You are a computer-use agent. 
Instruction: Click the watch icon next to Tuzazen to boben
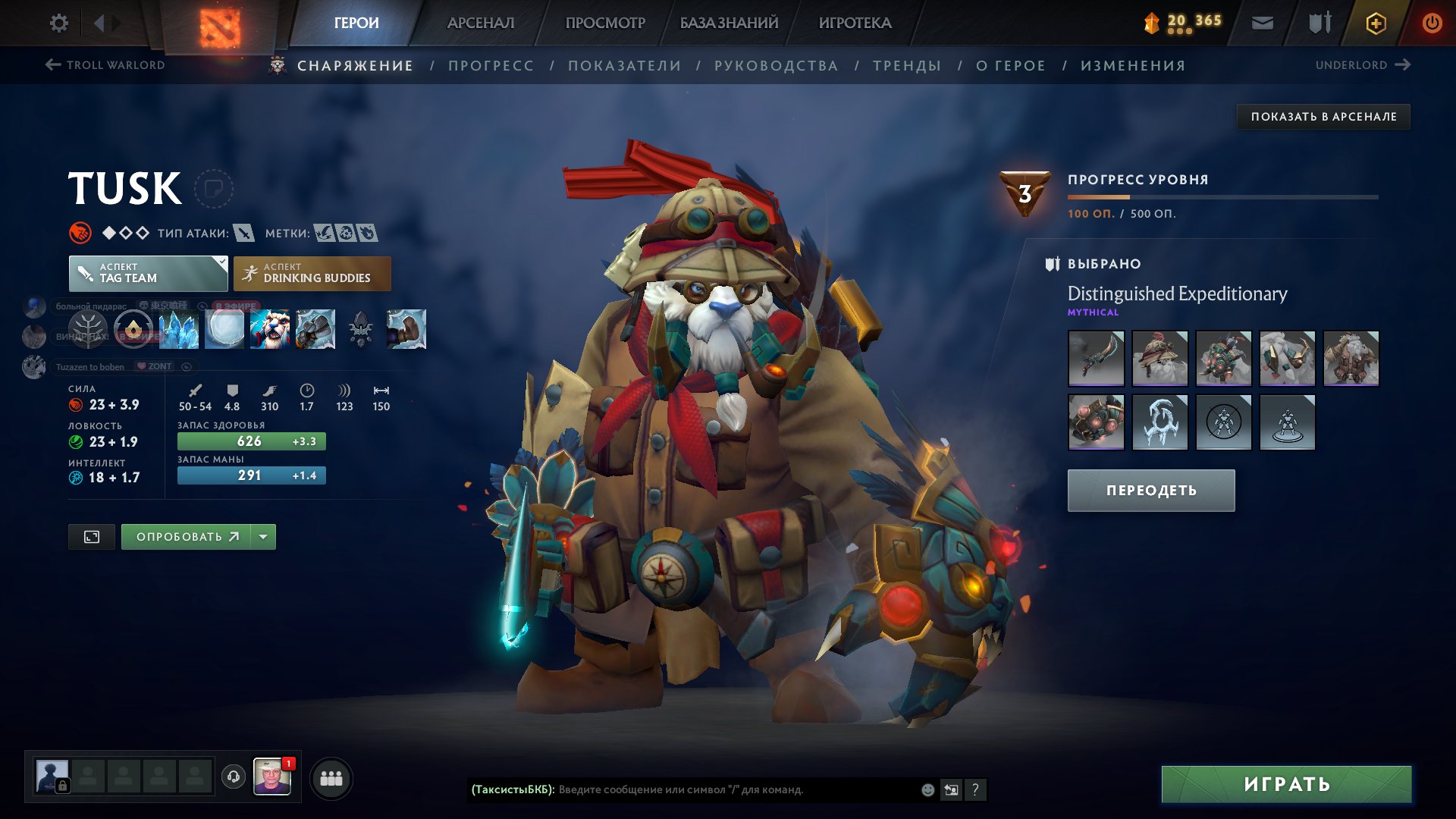click(x=186, y=366)
